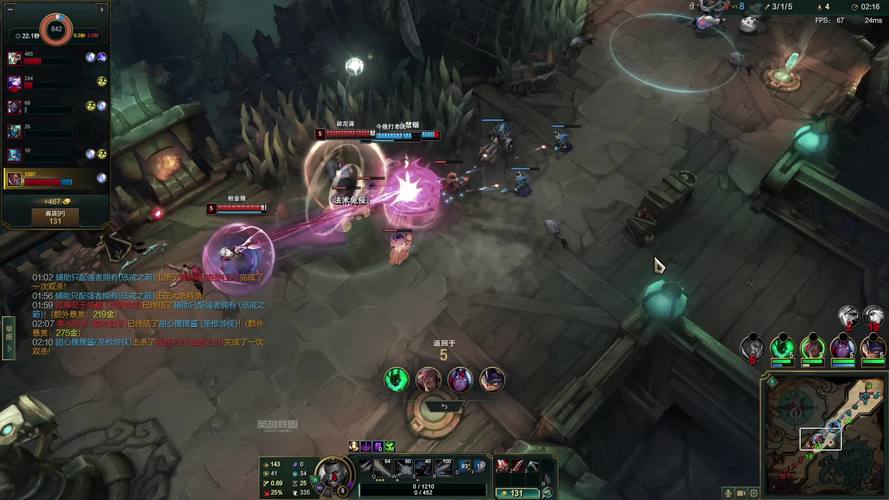Expand the damage panel with the arrow button
This screenshot has height=500, width=889.
101,10
